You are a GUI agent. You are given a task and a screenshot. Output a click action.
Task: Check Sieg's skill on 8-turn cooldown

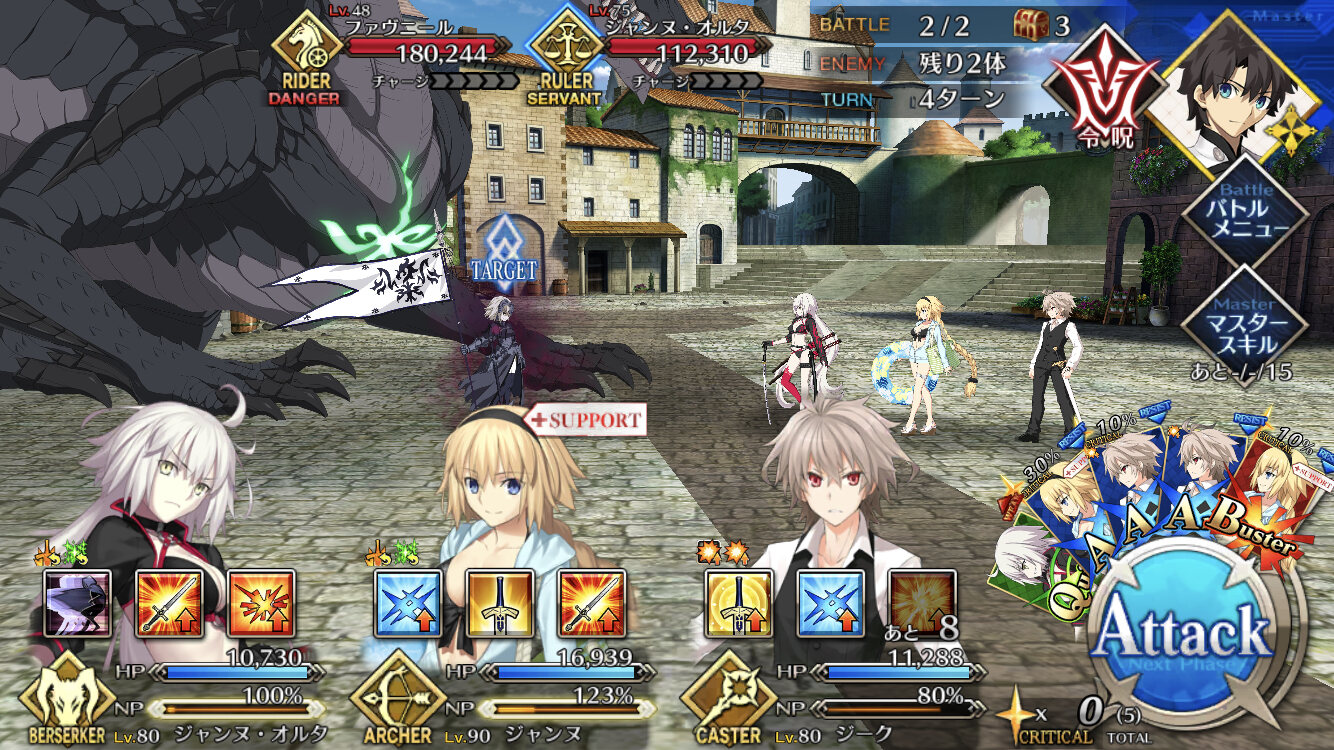pos(922,604)
